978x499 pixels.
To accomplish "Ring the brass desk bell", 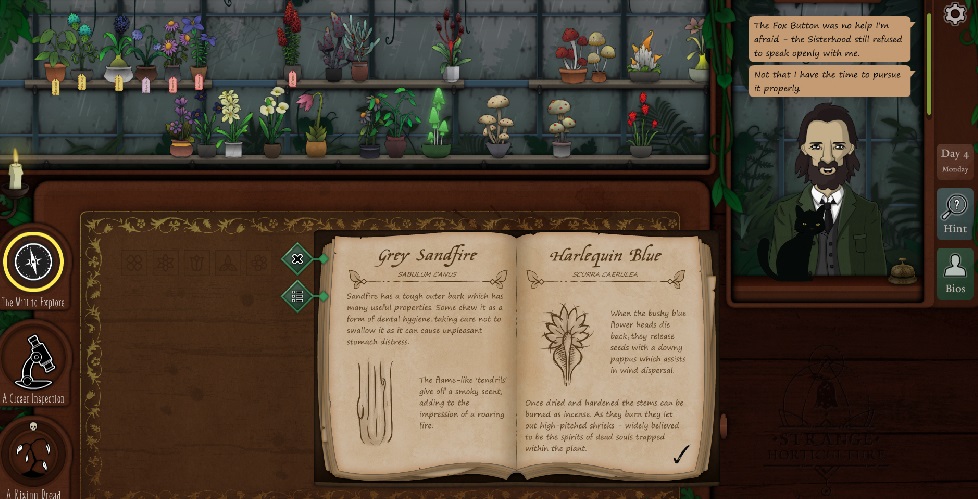I will pos(902,268).
